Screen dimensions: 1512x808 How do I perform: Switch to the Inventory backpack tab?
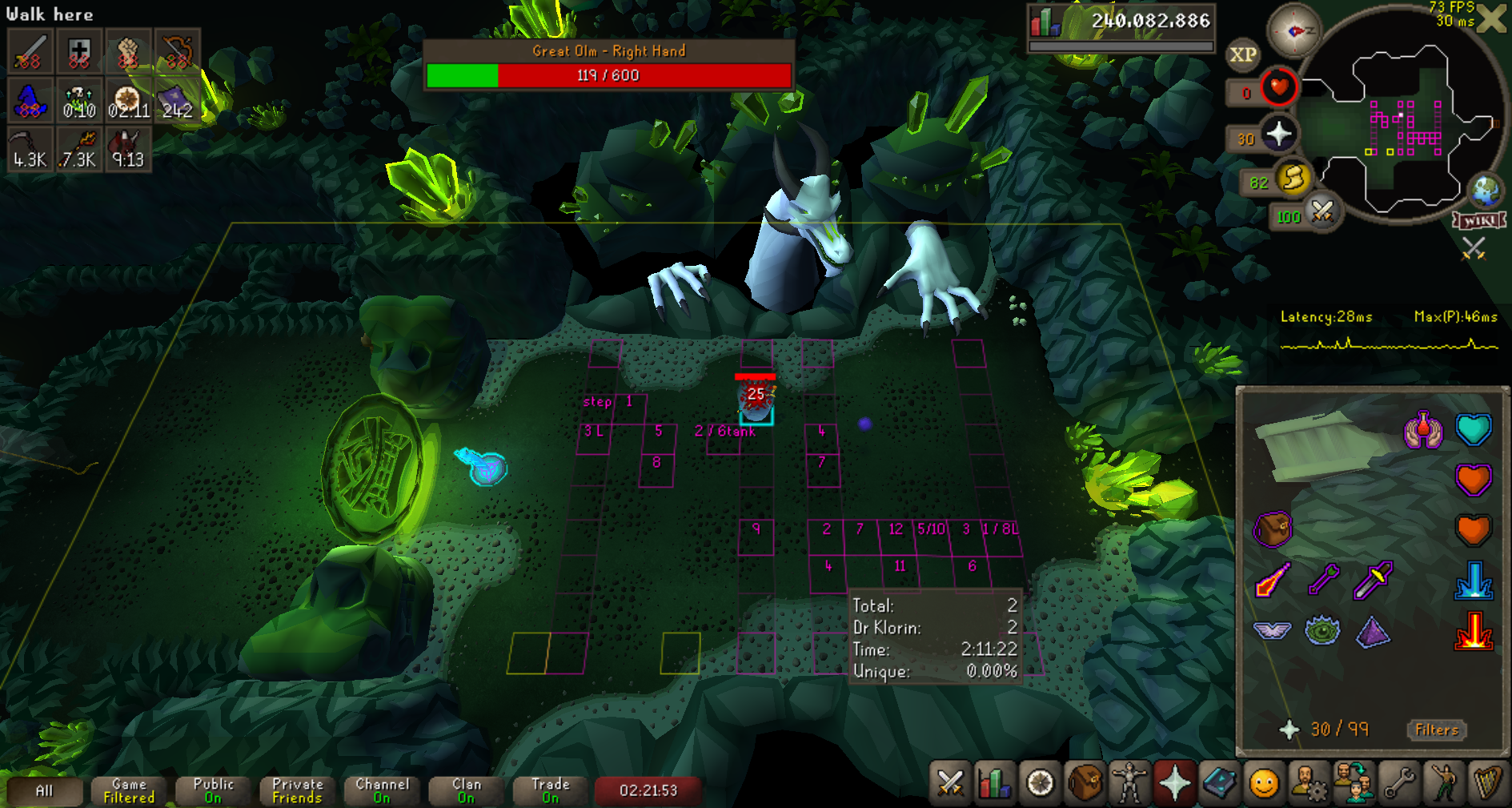click(1085, 783)
